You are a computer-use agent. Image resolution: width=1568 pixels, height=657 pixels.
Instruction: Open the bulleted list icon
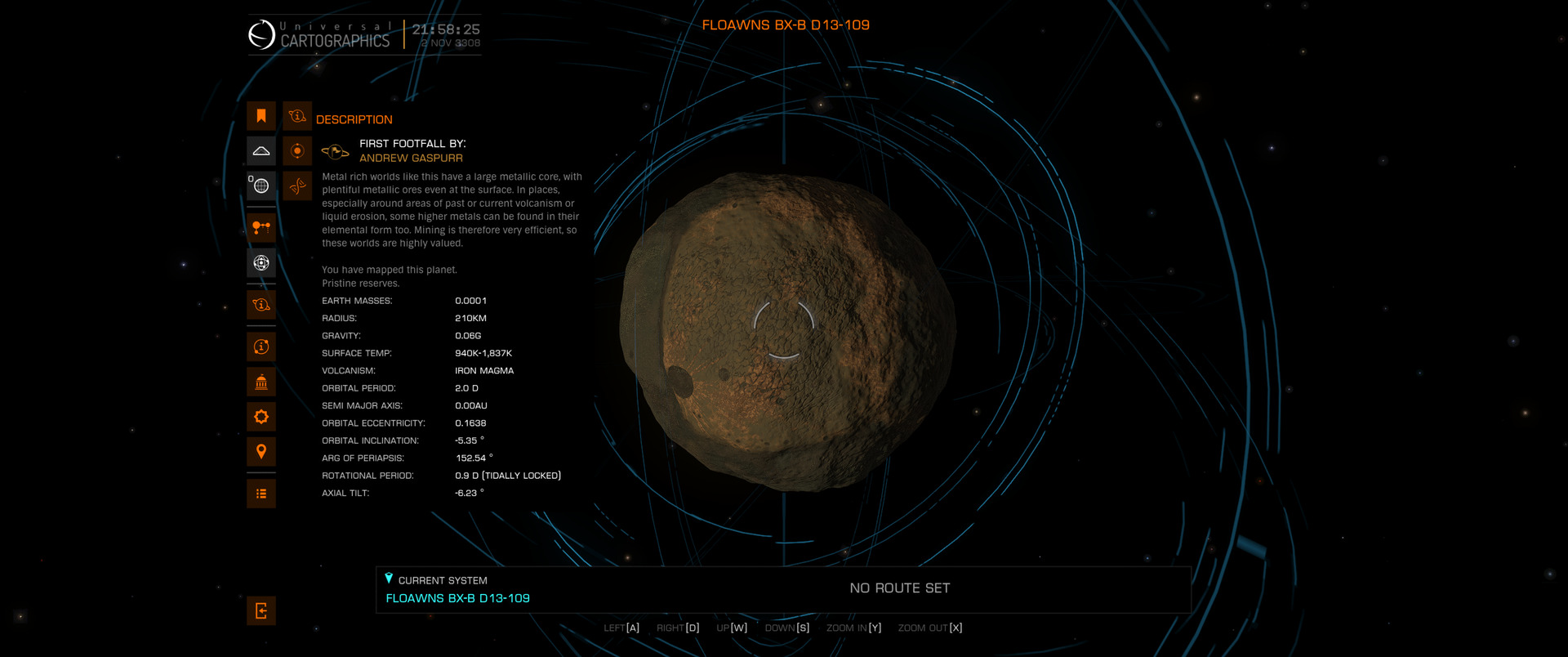pos(261,494)
